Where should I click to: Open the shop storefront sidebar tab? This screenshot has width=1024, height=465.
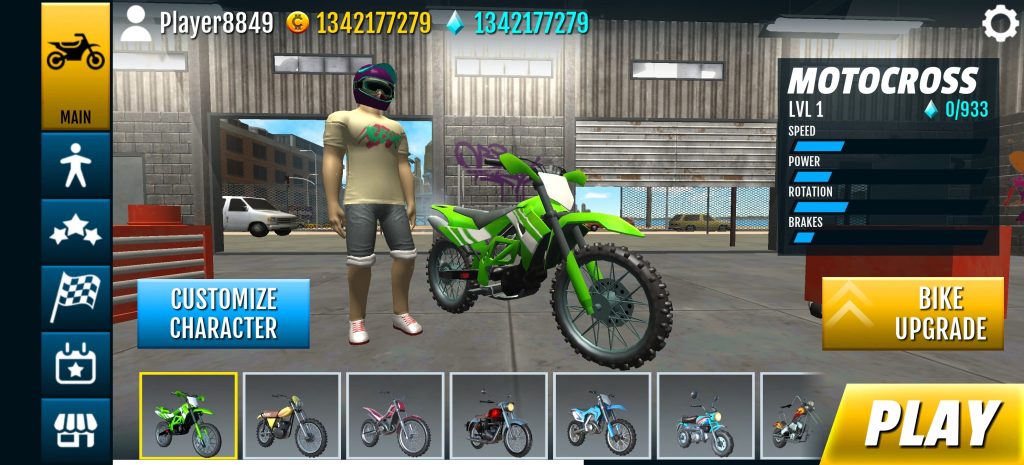(x=76, y=430)
